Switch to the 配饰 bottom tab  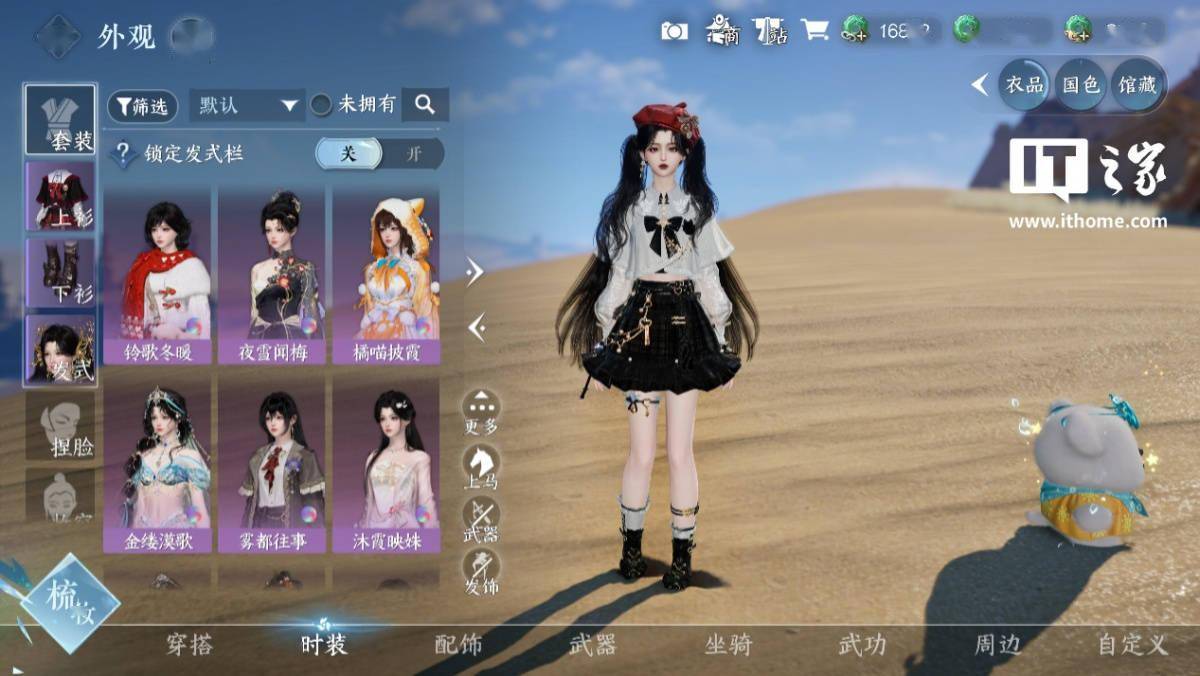coord(459,645)
